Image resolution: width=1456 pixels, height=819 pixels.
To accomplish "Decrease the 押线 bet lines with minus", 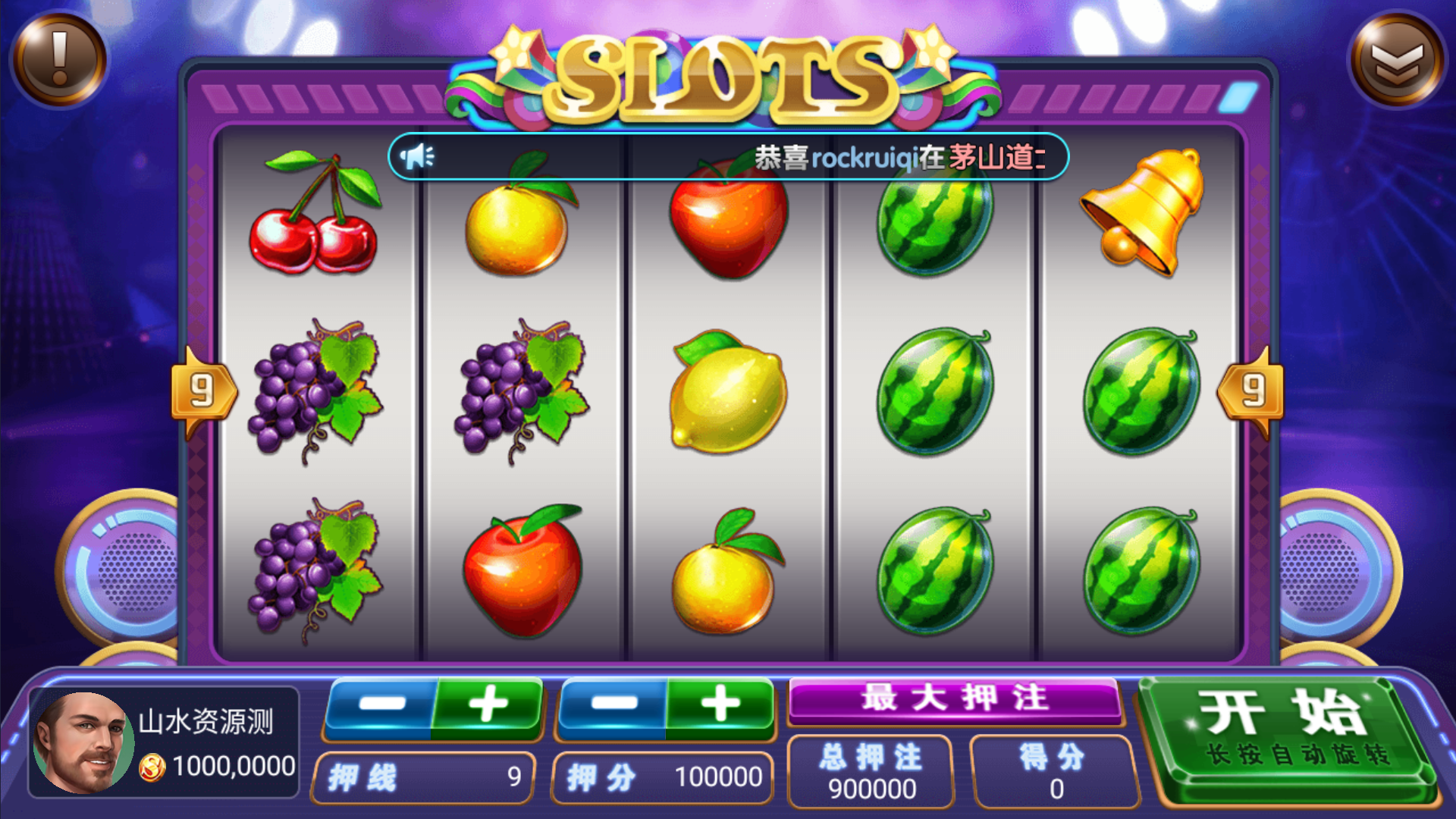I will coord(381,705).
